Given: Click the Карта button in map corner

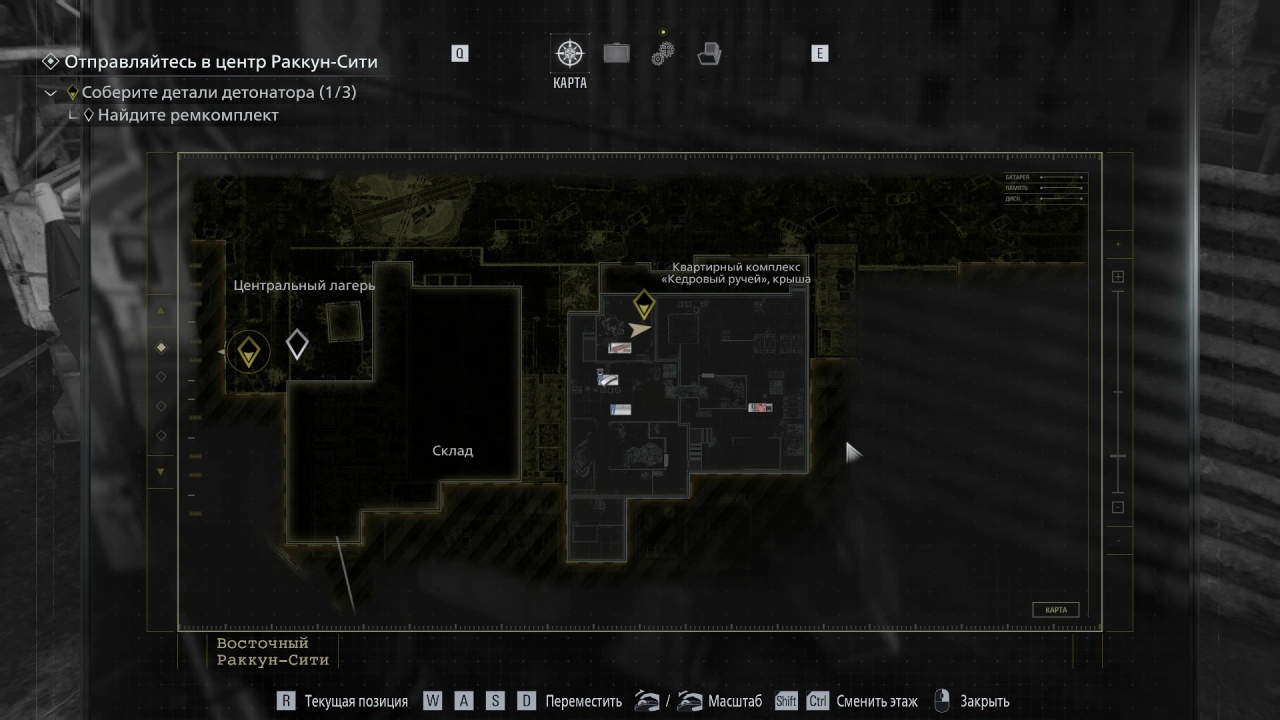Looking at the screenshot, I should click(1055, 610).
